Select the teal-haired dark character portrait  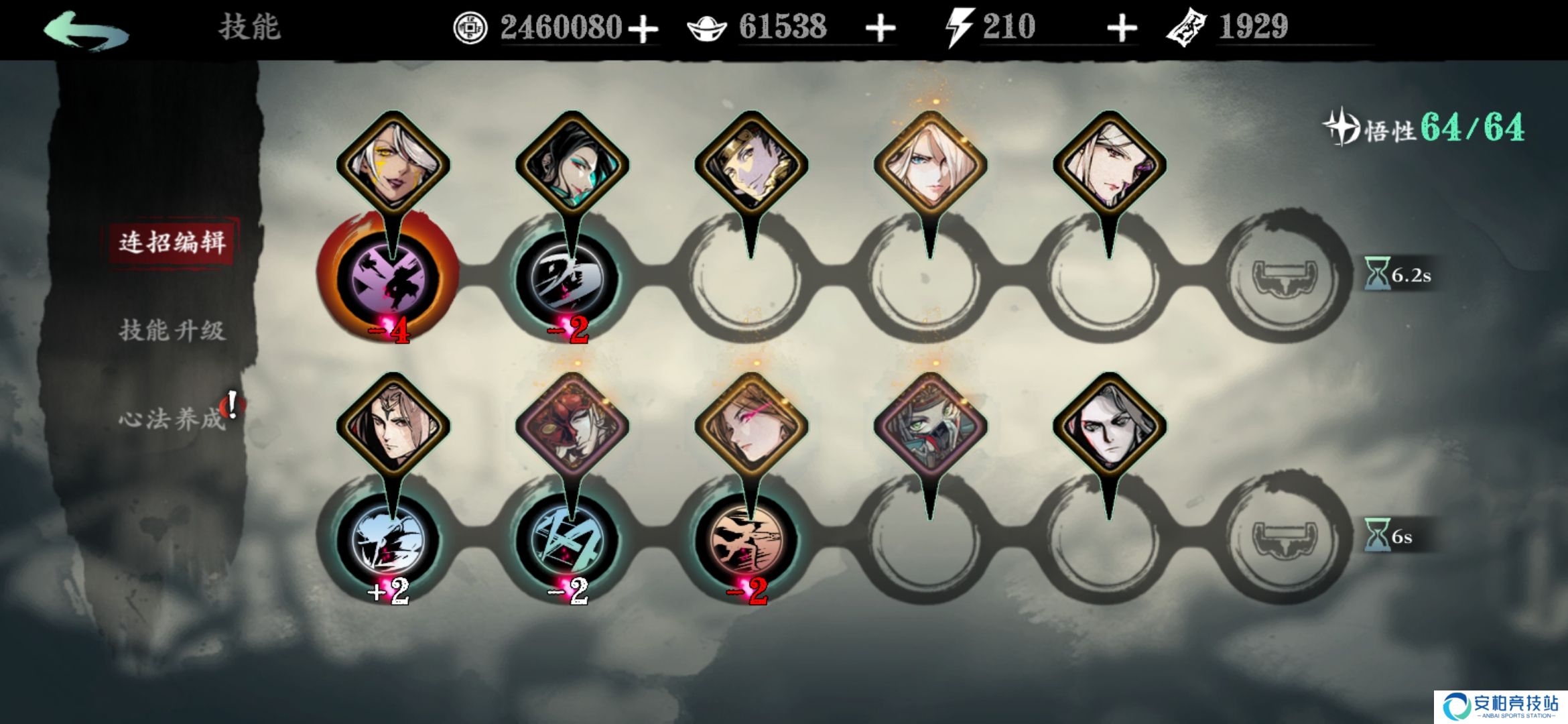pyautogui.click(x=572, y=164)
